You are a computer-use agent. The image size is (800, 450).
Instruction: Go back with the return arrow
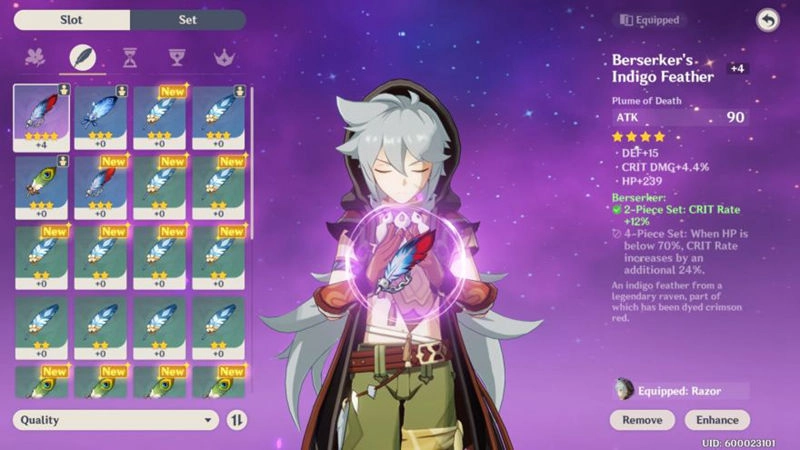coord(767,20)
